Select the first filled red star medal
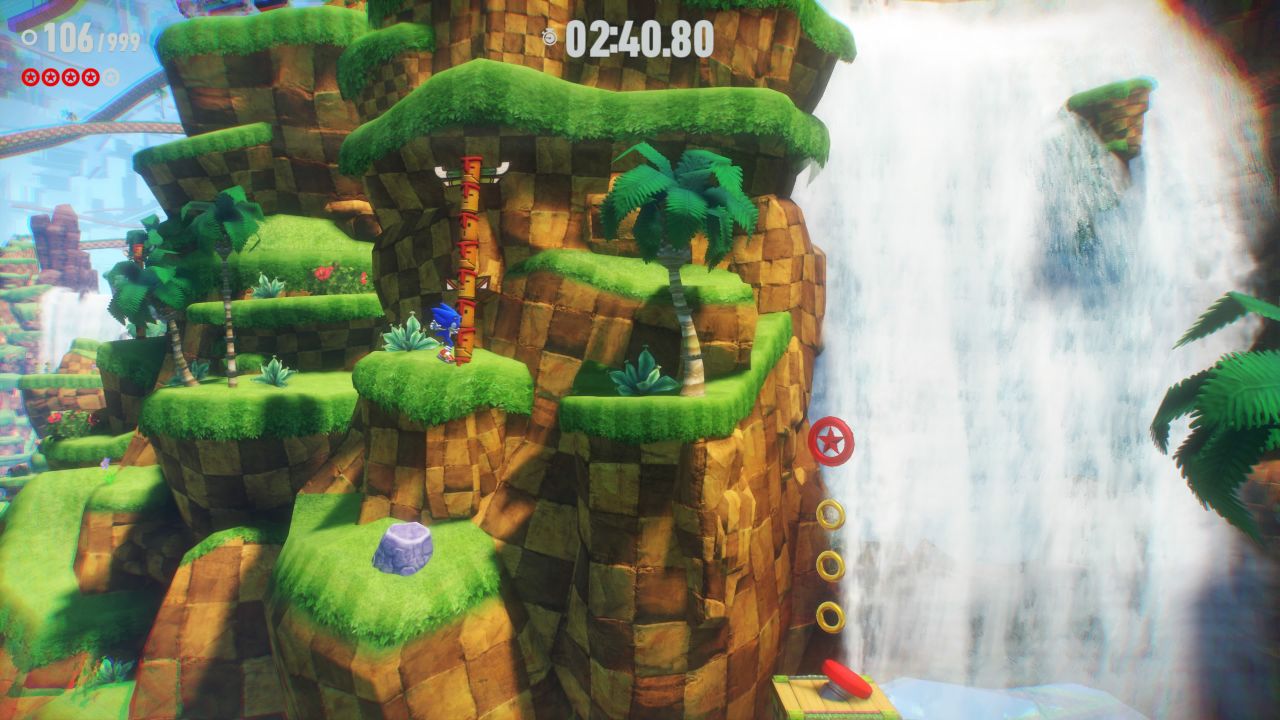 click(29, 77)
